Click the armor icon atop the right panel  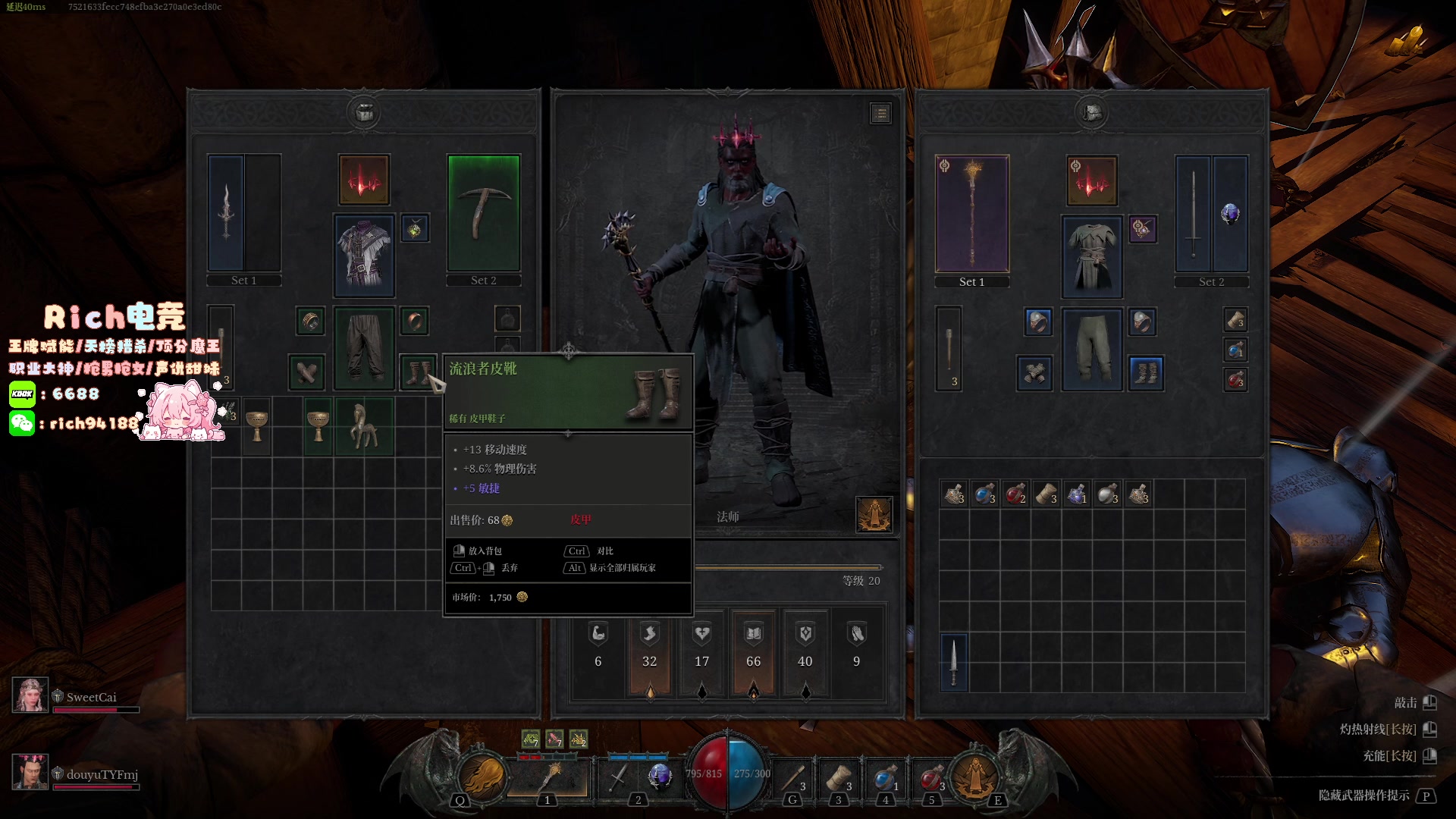coord(1092,112)
